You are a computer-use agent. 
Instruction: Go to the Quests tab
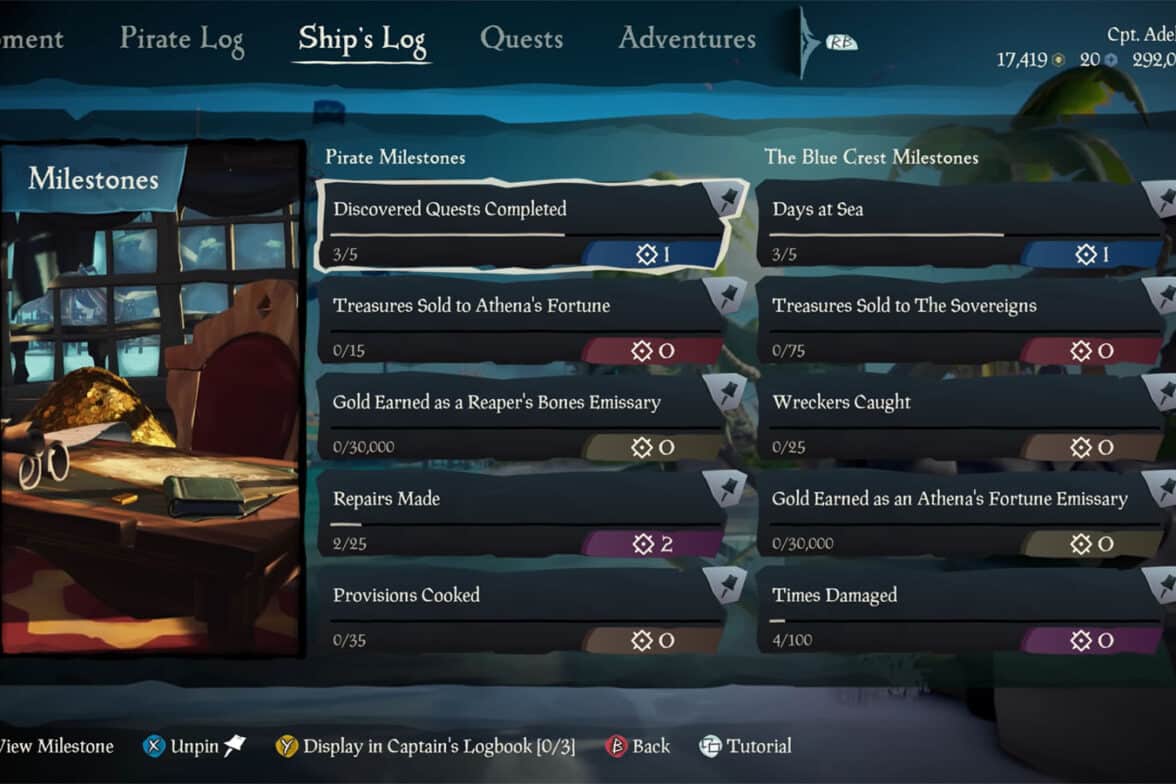[521, 39]
